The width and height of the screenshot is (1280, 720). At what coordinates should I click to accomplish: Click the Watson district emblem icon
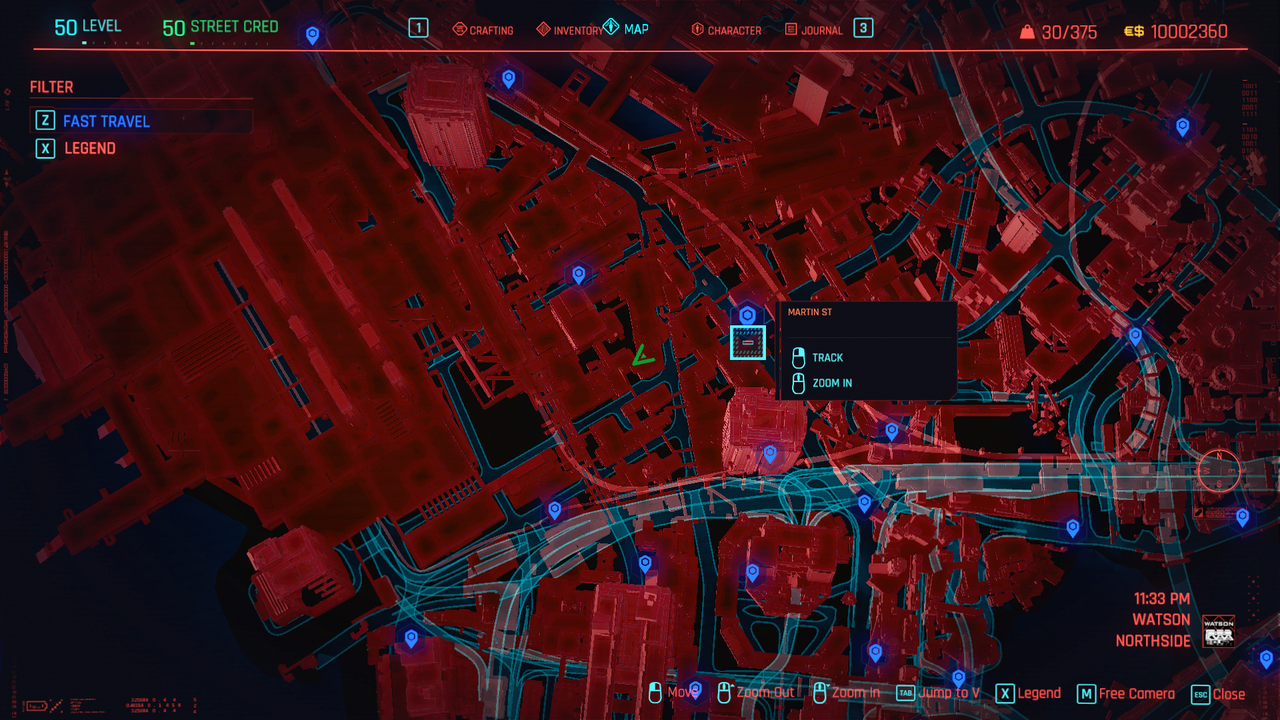1218,631
